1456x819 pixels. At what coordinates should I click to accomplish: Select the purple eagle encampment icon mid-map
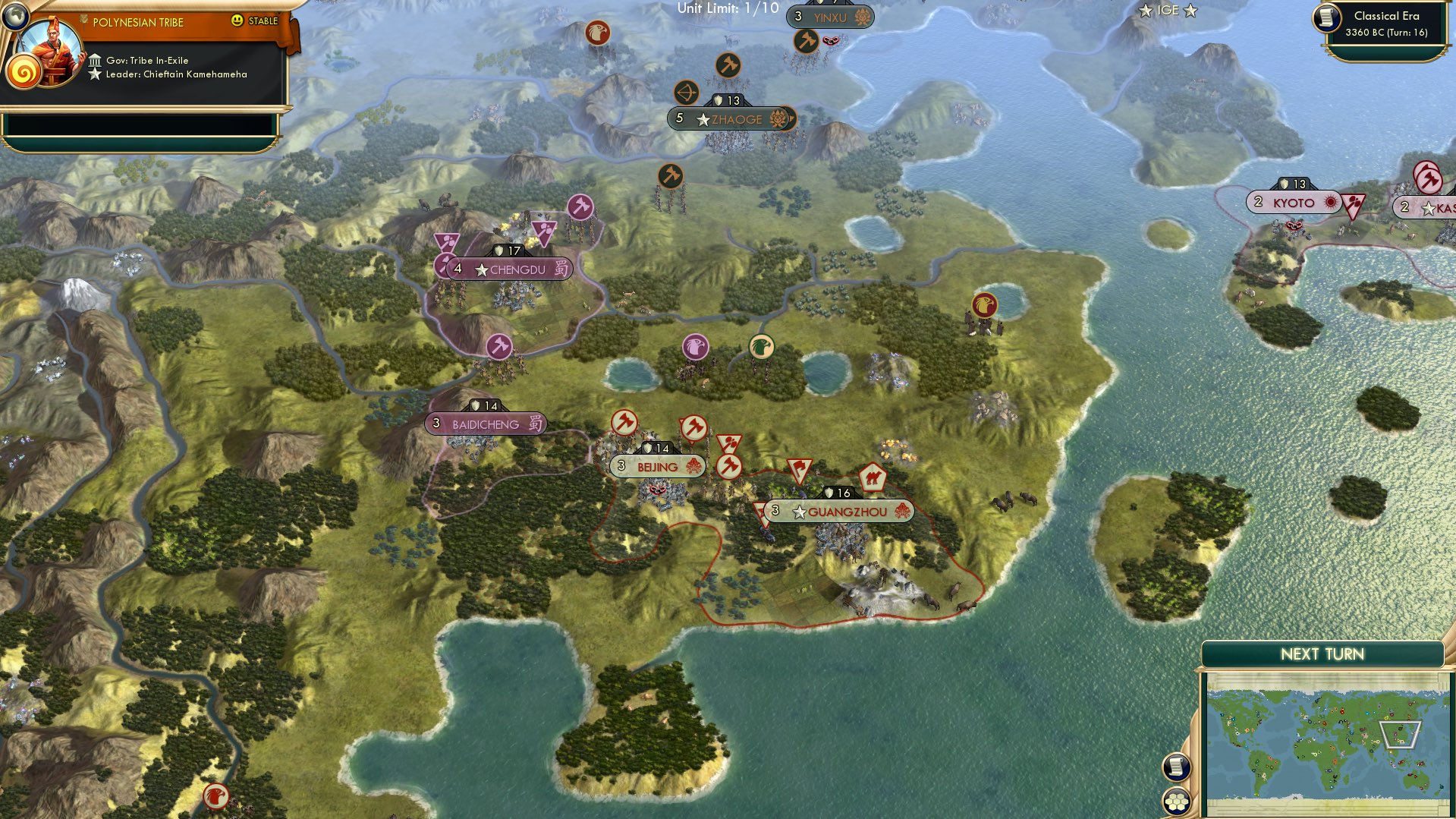[696, 347]
